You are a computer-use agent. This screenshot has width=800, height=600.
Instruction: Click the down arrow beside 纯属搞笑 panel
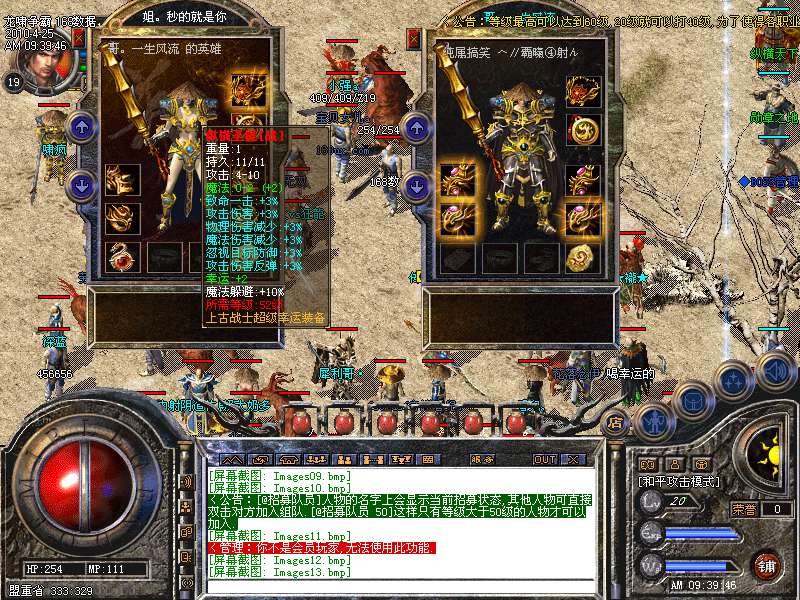point(415,185)
